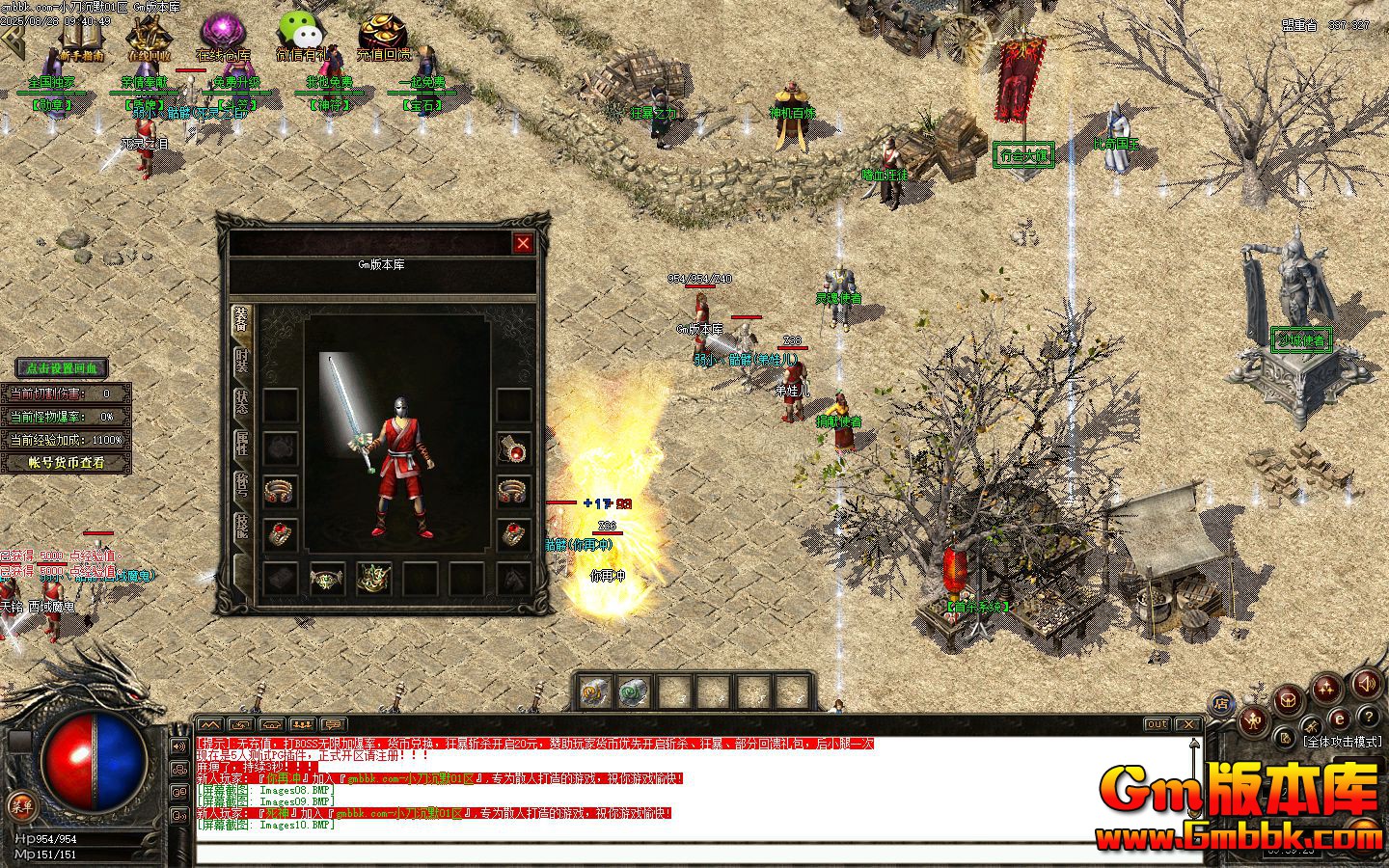Image resolution: width=1389 pixels, height=868 pixels.
Task: Click the bag inventory icon near bottom right
Action: click(1288, 700)
